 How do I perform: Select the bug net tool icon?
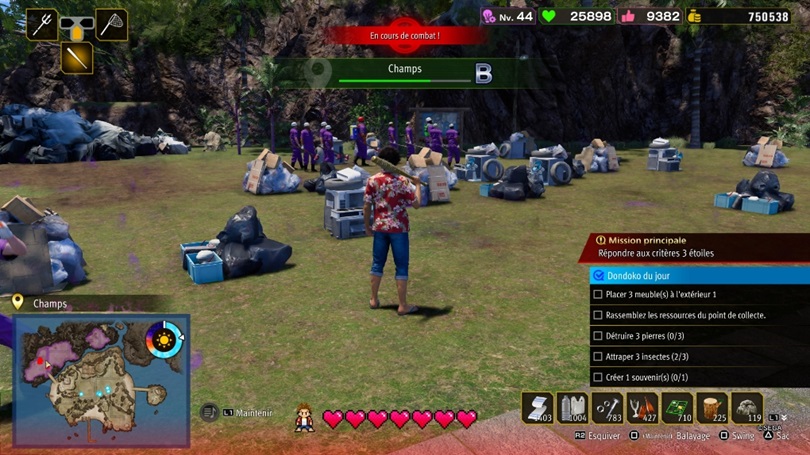(111, 24)
